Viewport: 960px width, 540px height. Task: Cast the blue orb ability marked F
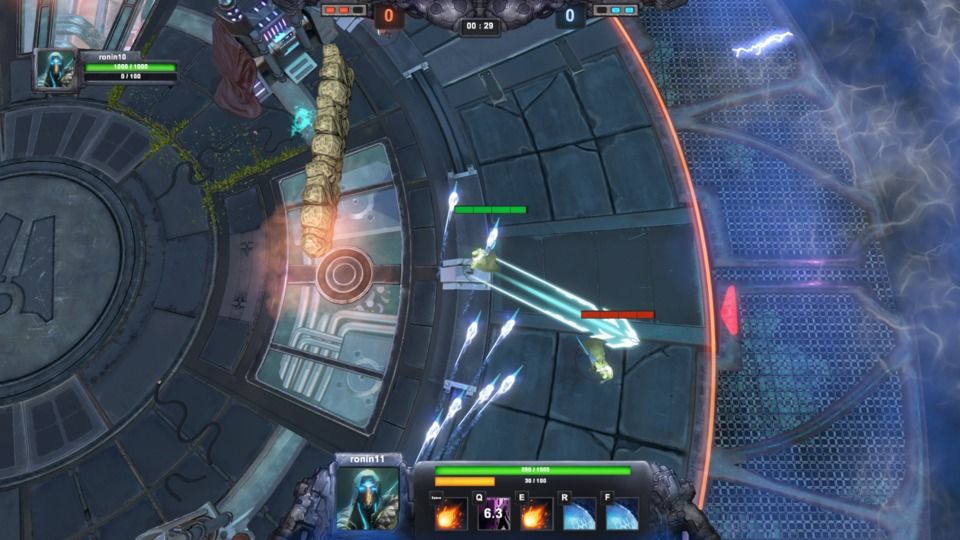(x=622, y=514)
